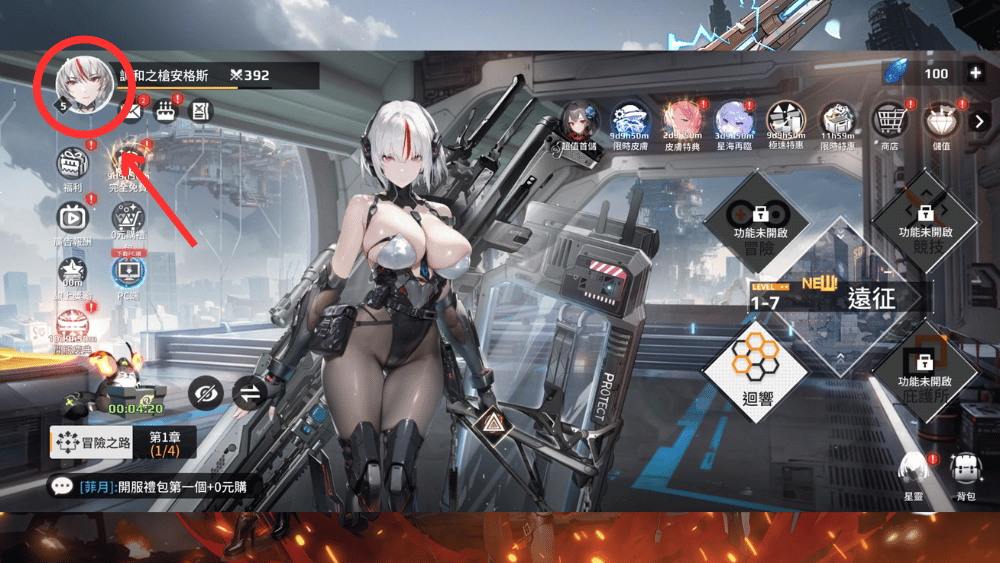
Task: Open the 背包 backpack
Action: (965, 472)
